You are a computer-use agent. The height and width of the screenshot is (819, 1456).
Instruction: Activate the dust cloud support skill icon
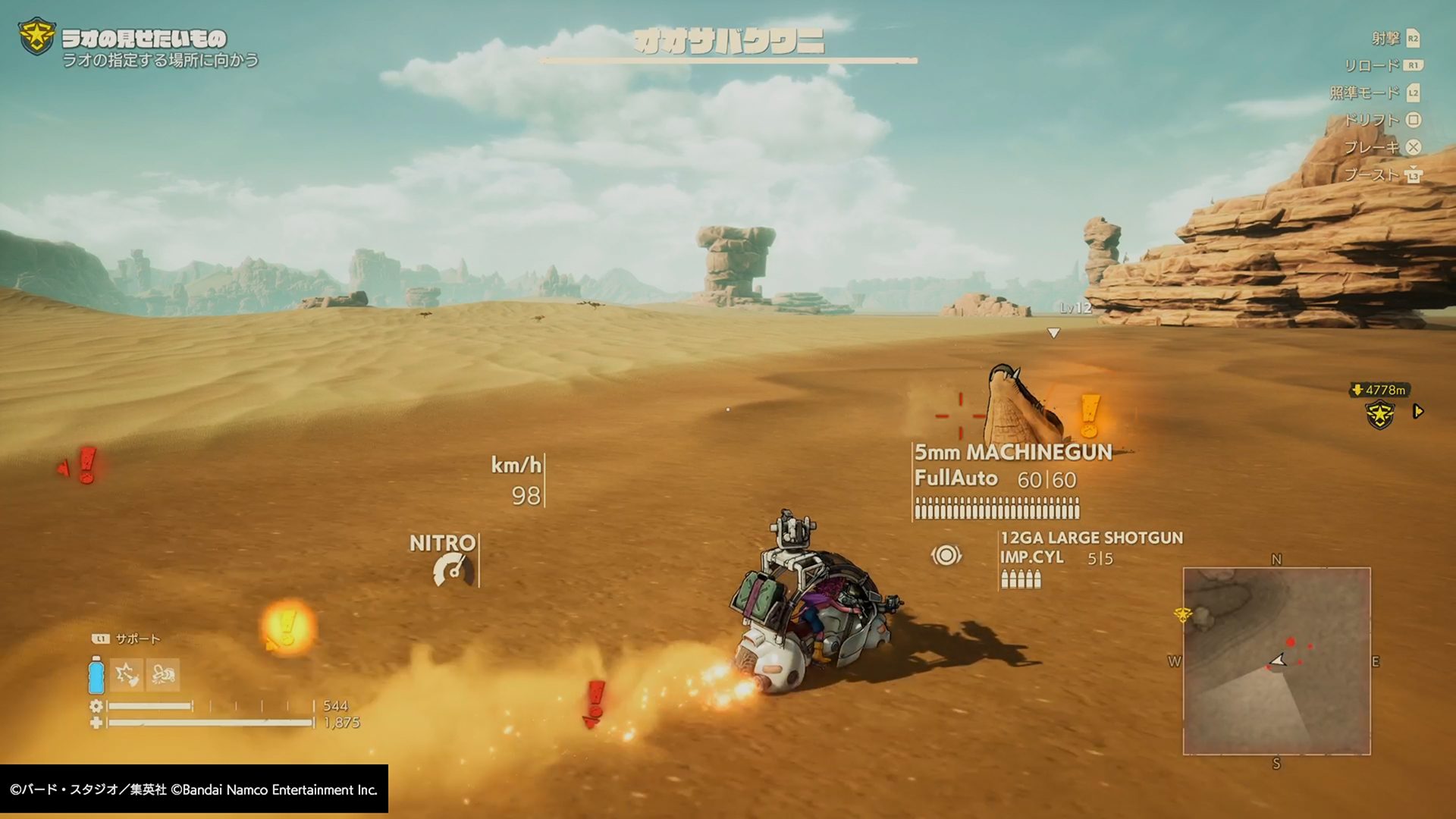pyautogui.click(x=163, y=674)
